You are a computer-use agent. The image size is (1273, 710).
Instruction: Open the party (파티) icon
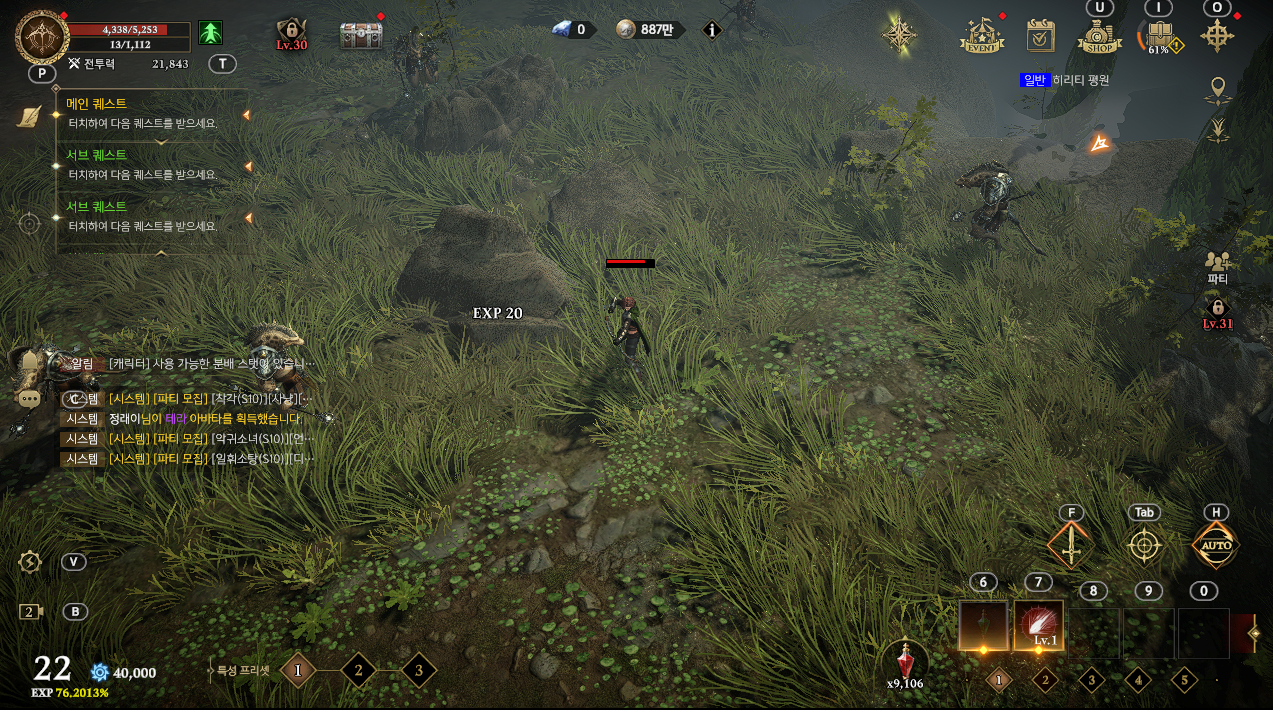coord(1217,263)
